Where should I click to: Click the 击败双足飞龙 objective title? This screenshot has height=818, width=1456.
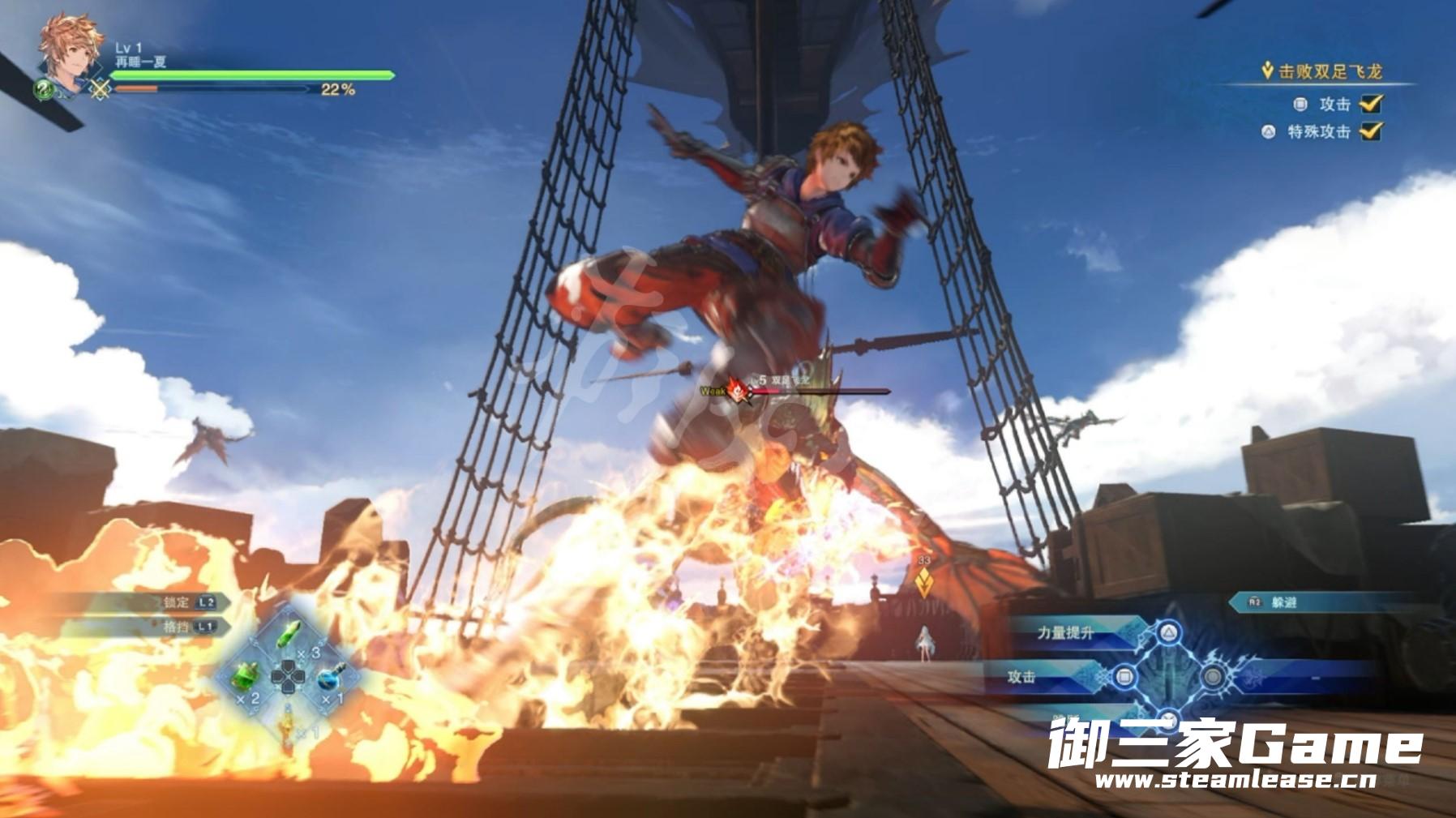point(1330,72)
